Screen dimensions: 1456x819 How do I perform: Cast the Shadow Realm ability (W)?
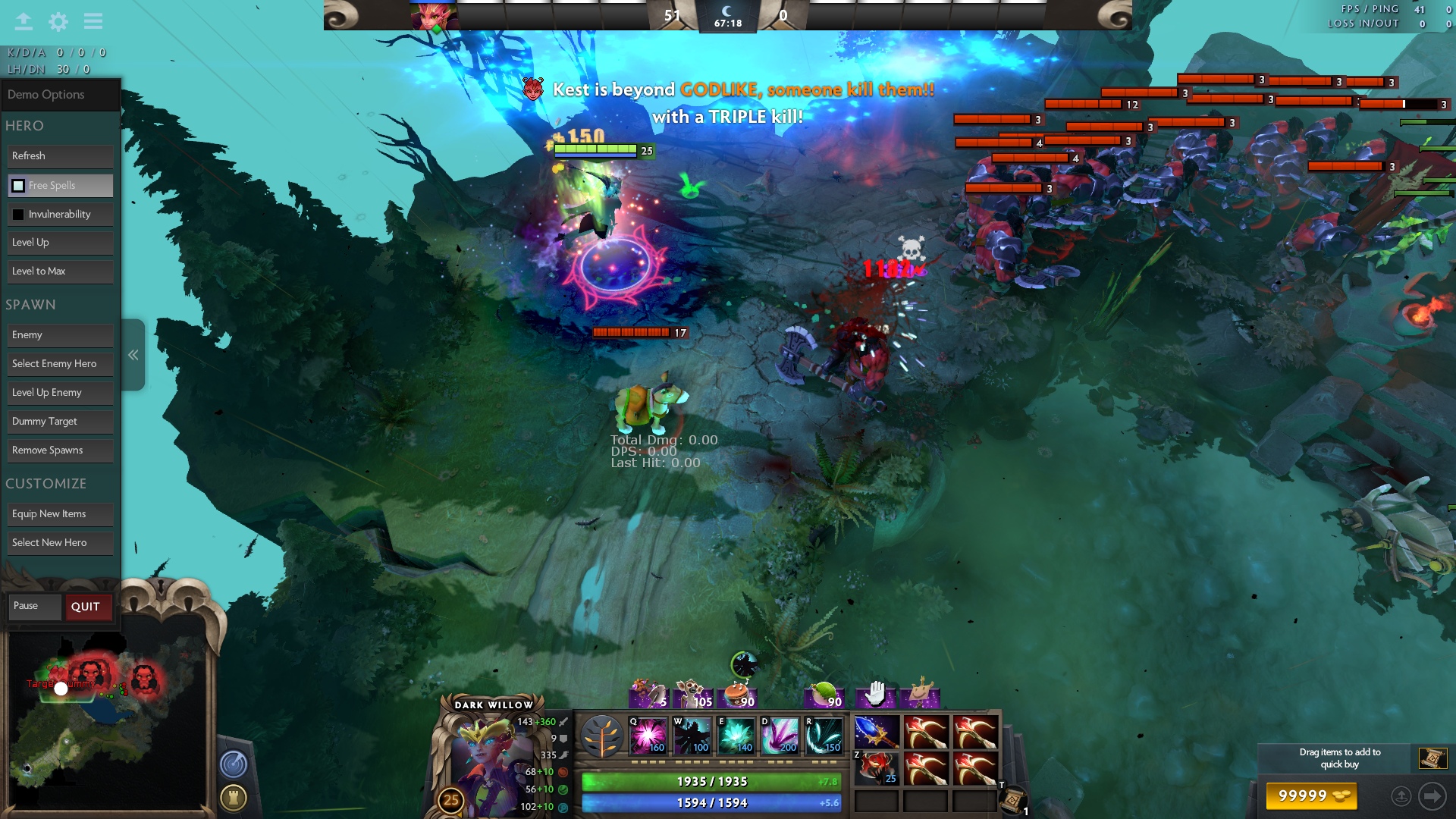click(692, 736)
